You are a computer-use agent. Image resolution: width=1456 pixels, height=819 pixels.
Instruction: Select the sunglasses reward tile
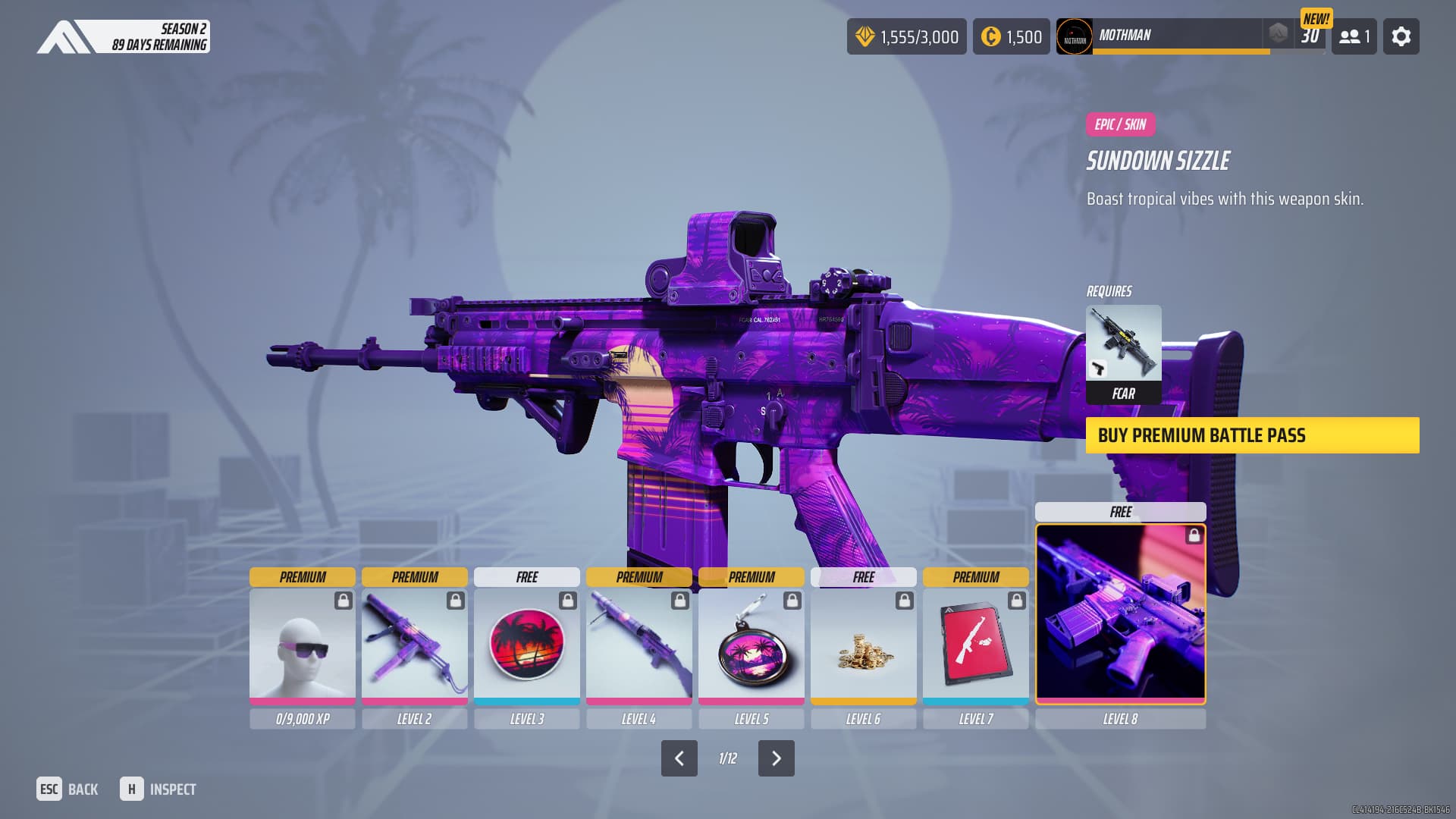click(x=302, y=645)
